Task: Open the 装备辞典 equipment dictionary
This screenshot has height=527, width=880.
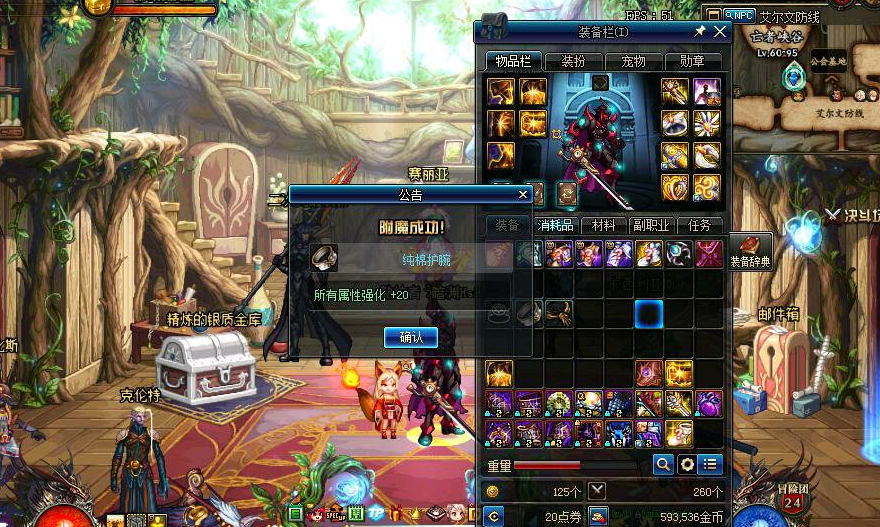Action: coord(750,252)
